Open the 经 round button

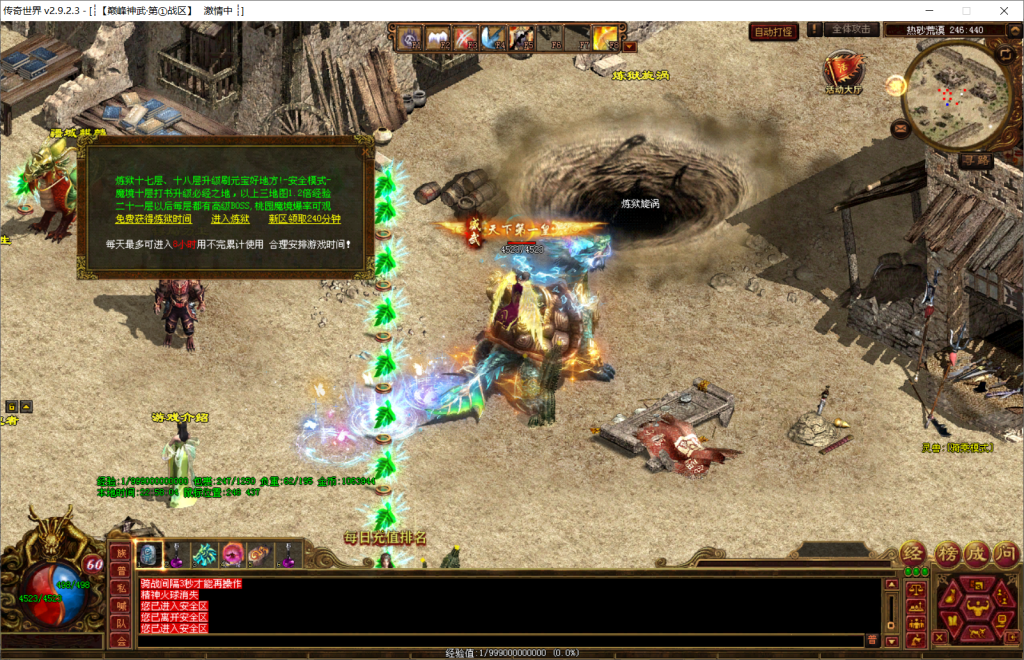tap(914, 554)
